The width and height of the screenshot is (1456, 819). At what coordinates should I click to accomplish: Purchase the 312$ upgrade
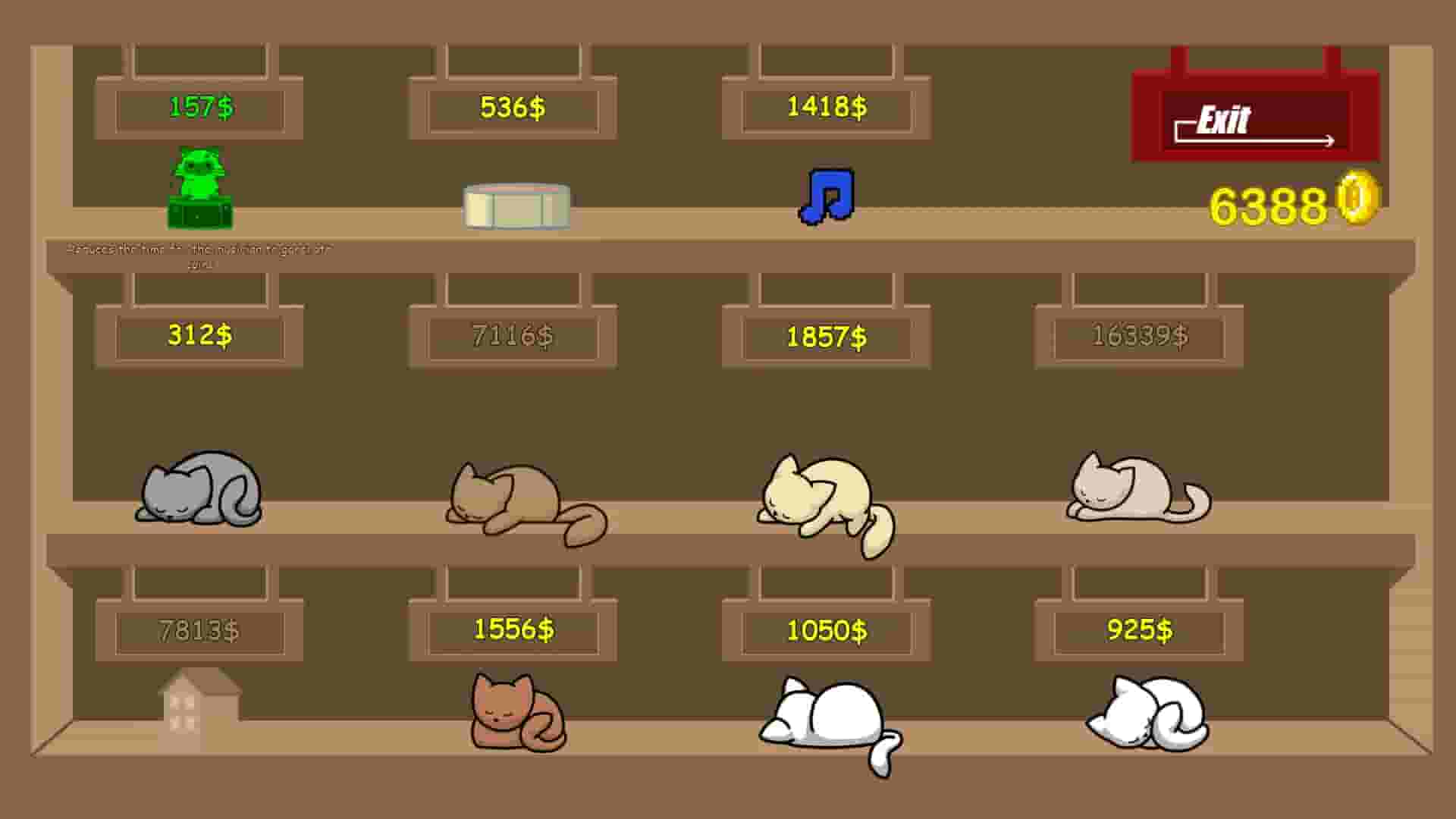tap(199, 336)
